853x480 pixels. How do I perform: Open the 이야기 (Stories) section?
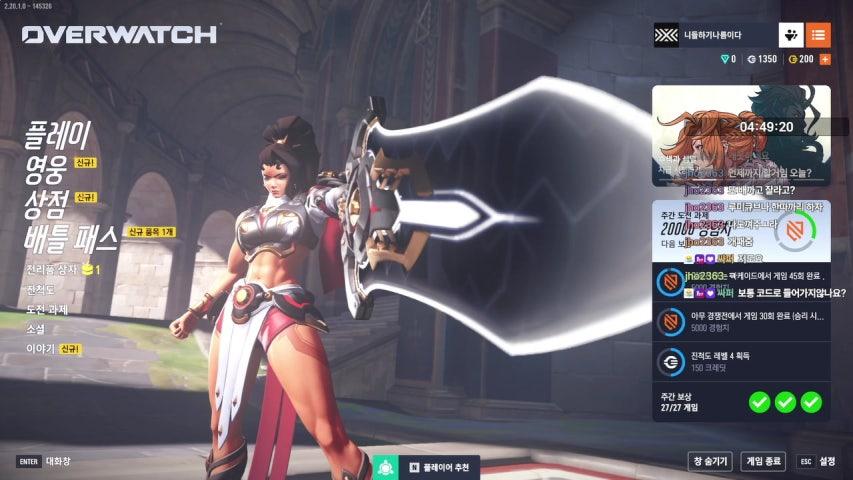click(41, 349)
